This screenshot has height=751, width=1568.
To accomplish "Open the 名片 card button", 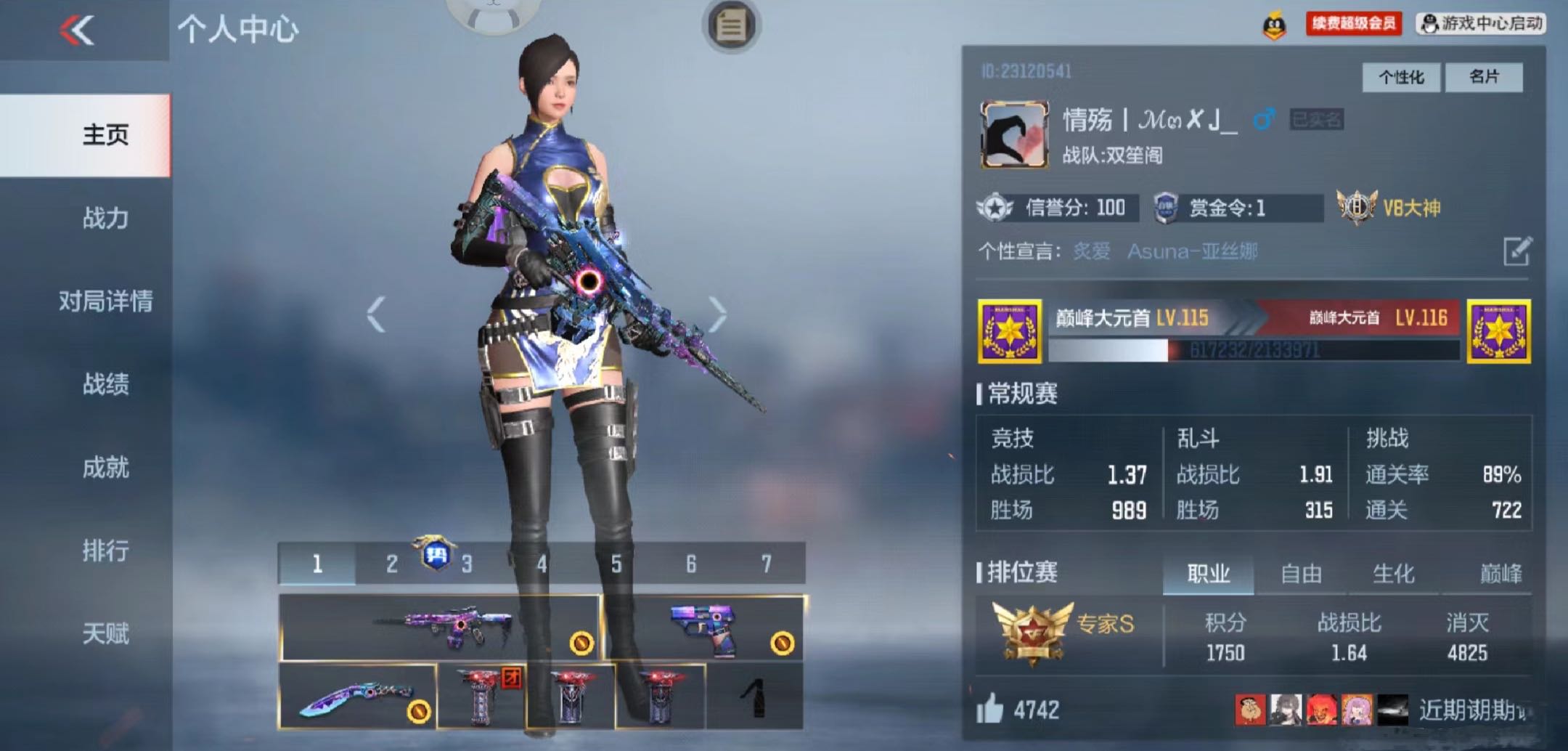I will coord(1483,77).
